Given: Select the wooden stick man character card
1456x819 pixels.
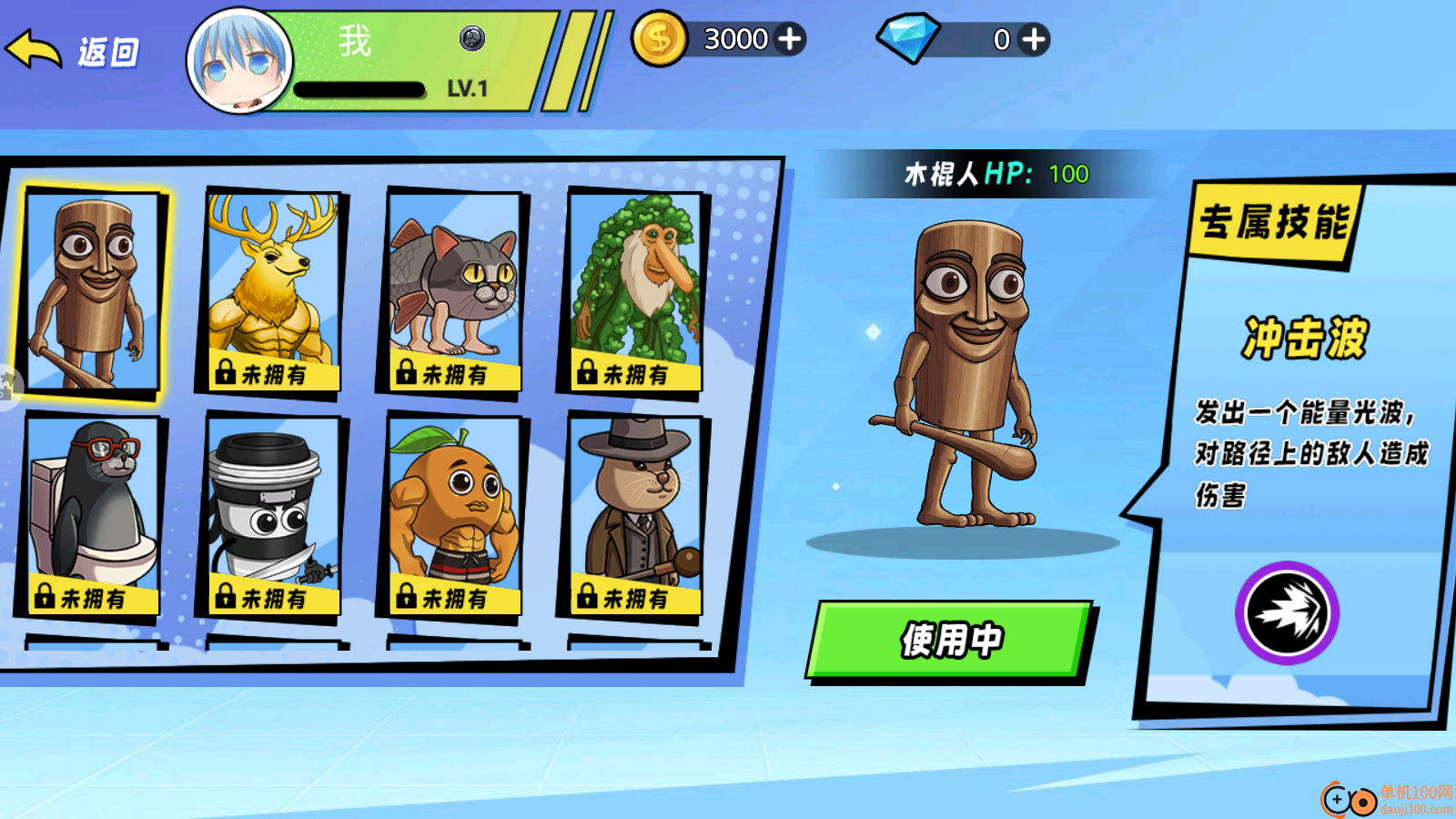Looking at the screenshot, I should point(91,291).
